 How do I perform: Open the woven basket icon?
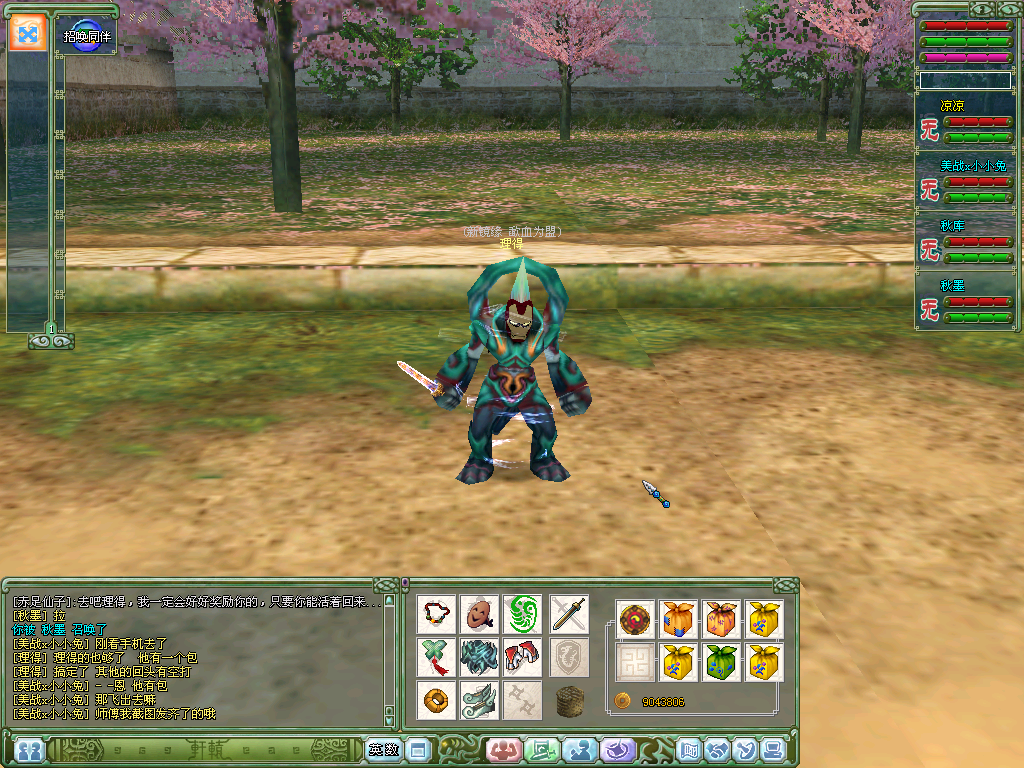[569, 700]
